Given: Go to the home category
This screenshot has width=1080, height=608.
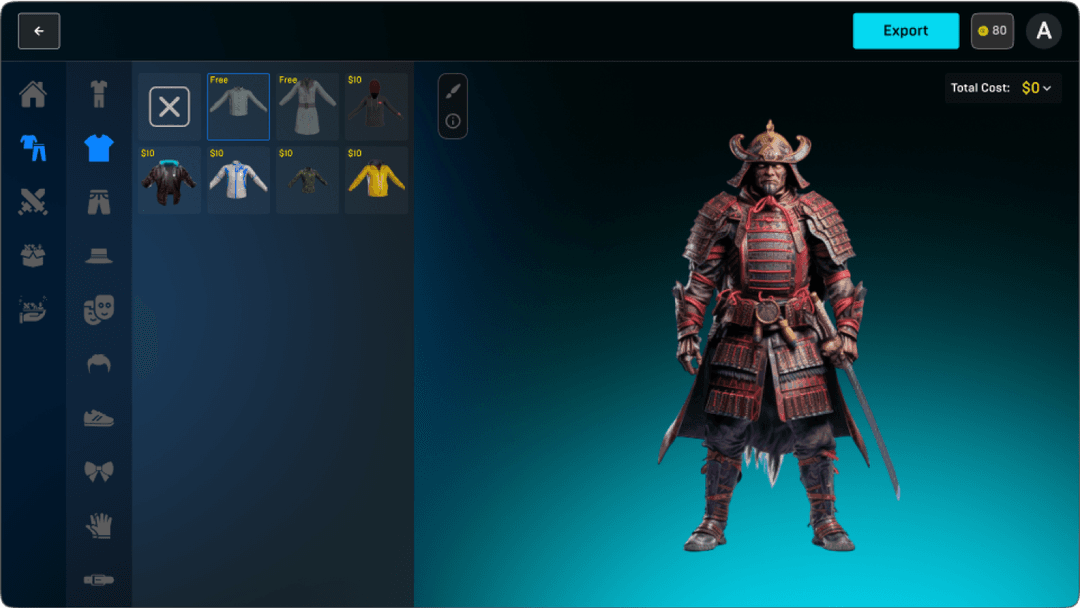Looking at the screenshot, I should (x=33, y=95).
